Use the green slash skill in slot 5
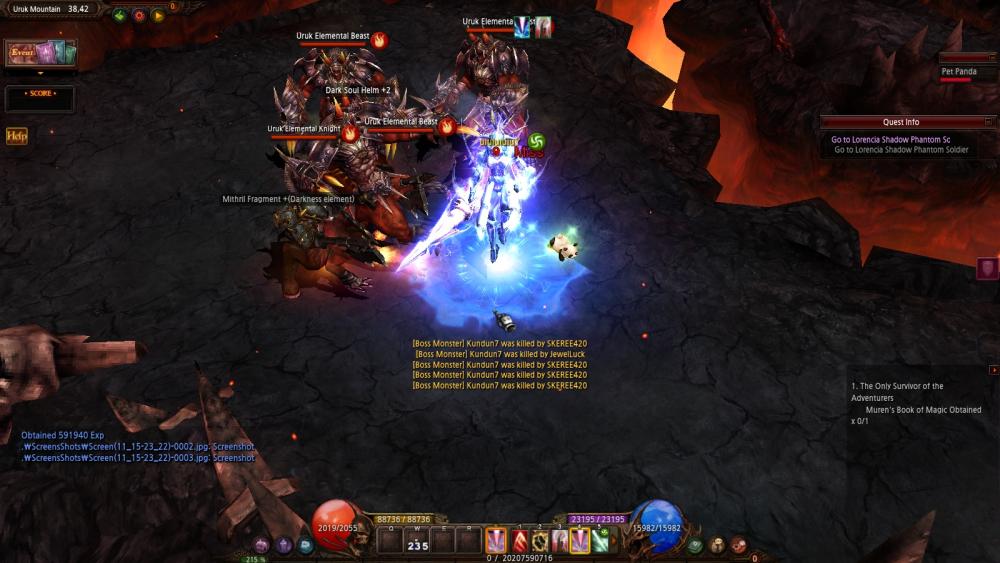Screen dimensions: 1000x563 tap(600, 541)
